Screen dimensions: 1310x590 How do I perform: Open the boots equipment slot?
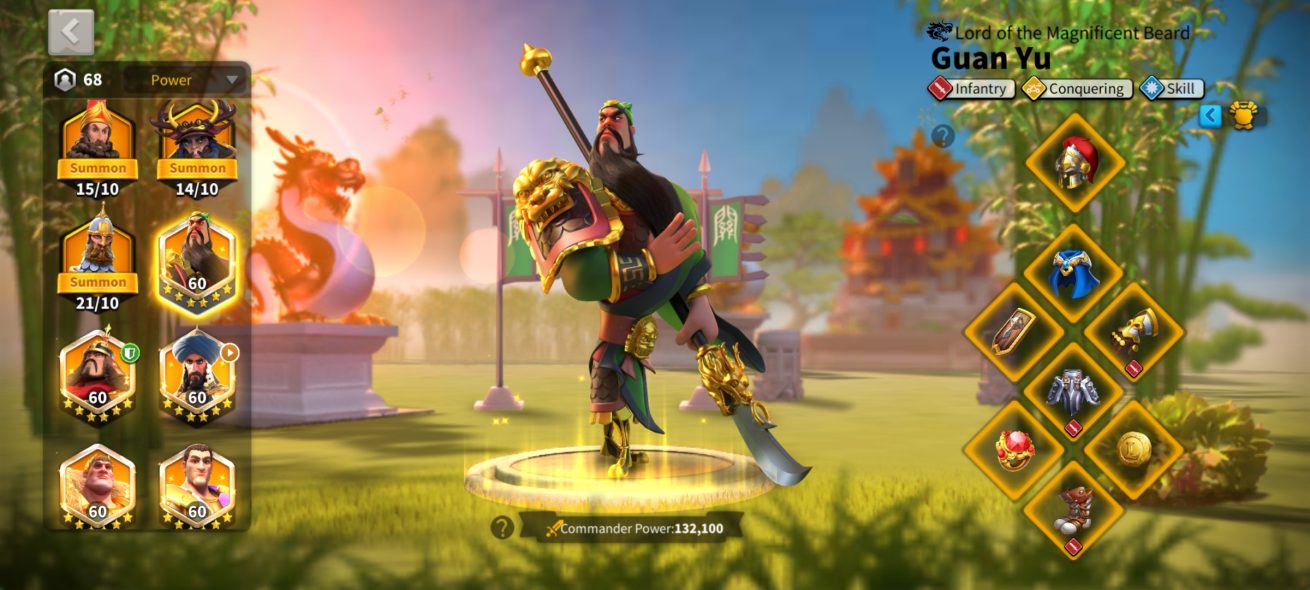[1074, 510]
